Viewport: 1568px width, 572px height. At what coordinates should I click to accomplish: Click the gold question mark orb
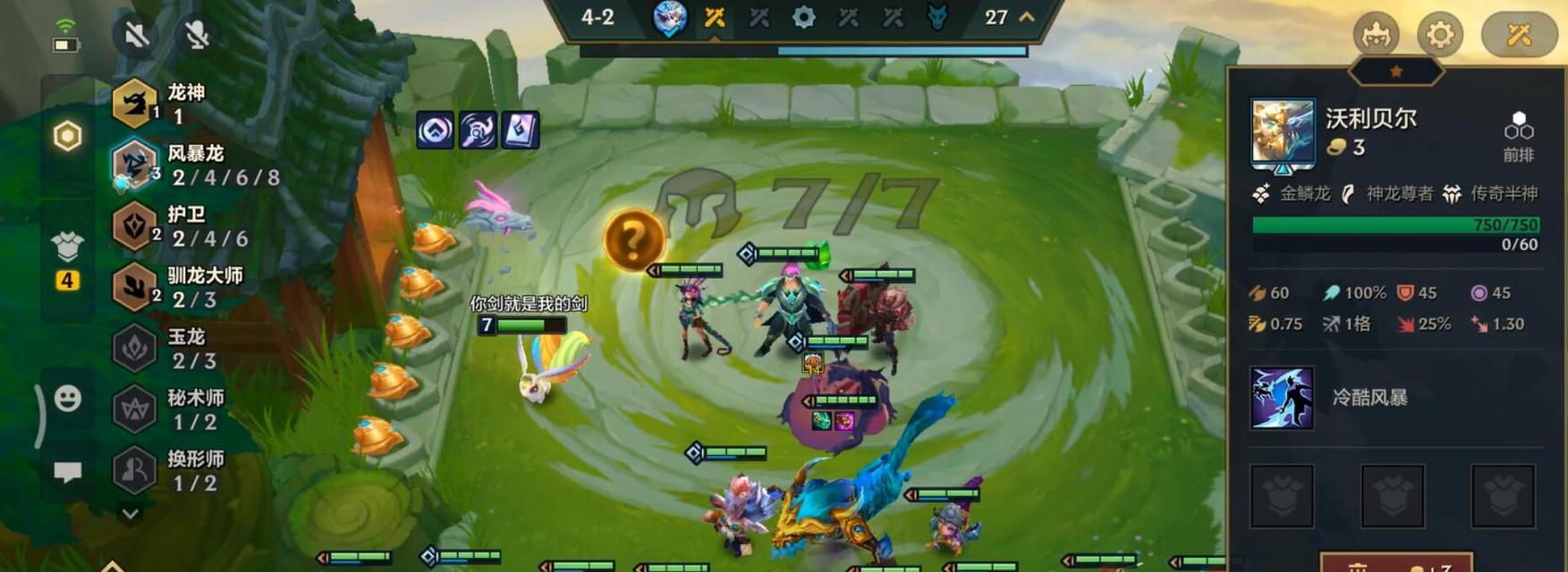[x=633, y=239]
